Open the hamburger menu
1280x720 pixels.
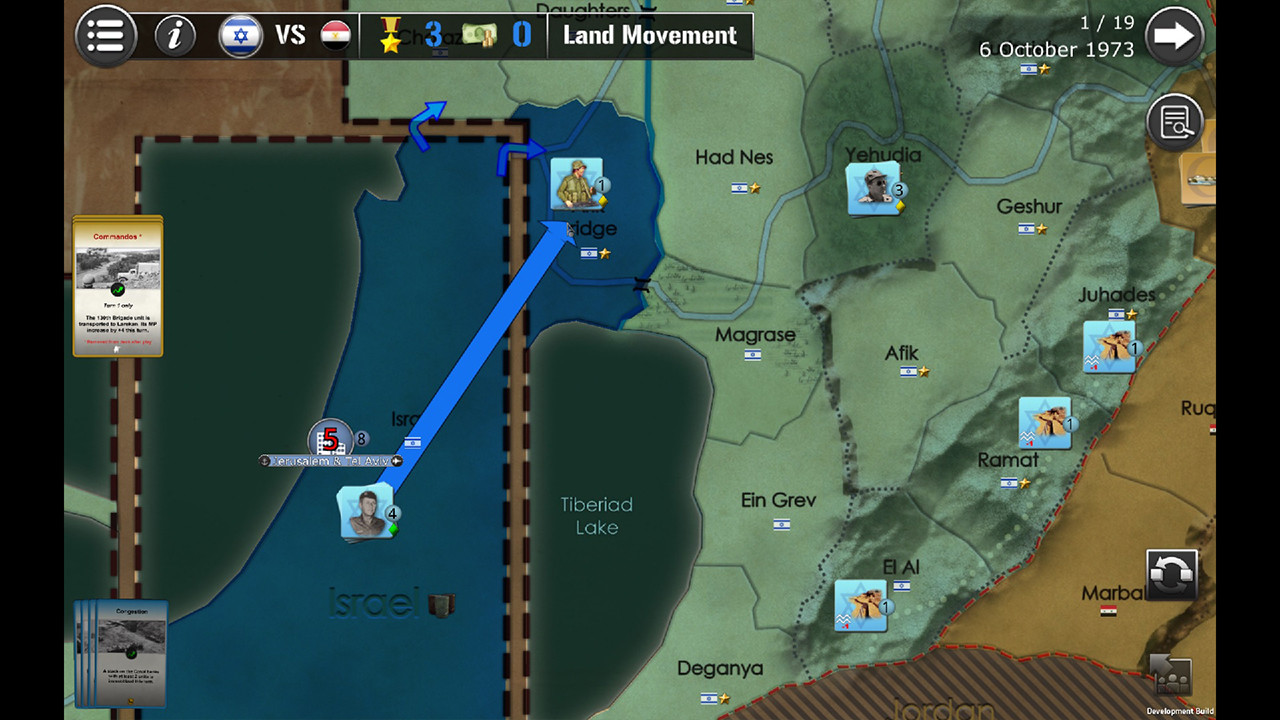click(105, 36)
